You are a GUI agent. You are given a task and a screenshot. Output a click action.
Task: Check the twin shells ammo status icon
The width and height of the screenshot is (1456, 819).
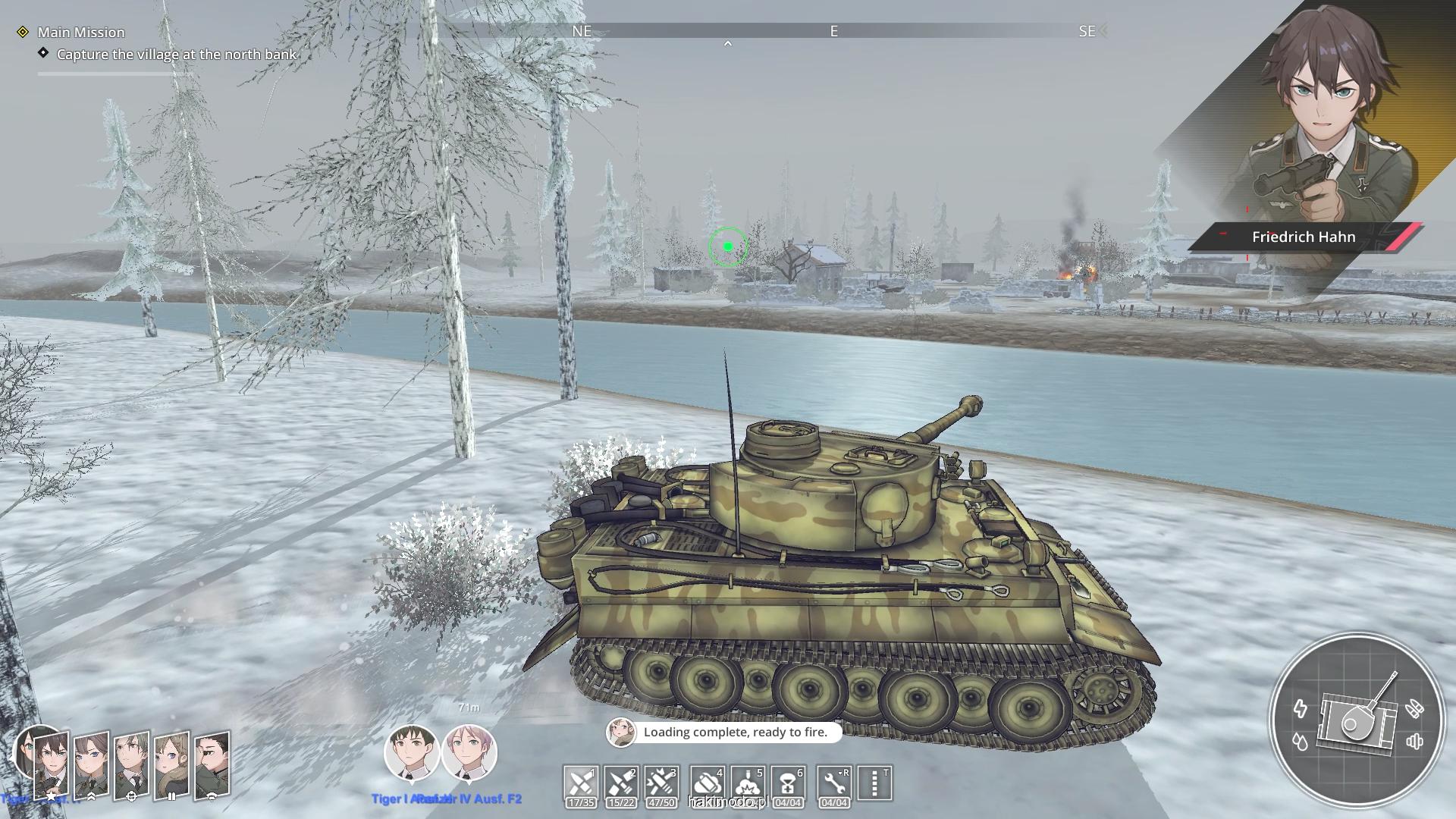1414,709
